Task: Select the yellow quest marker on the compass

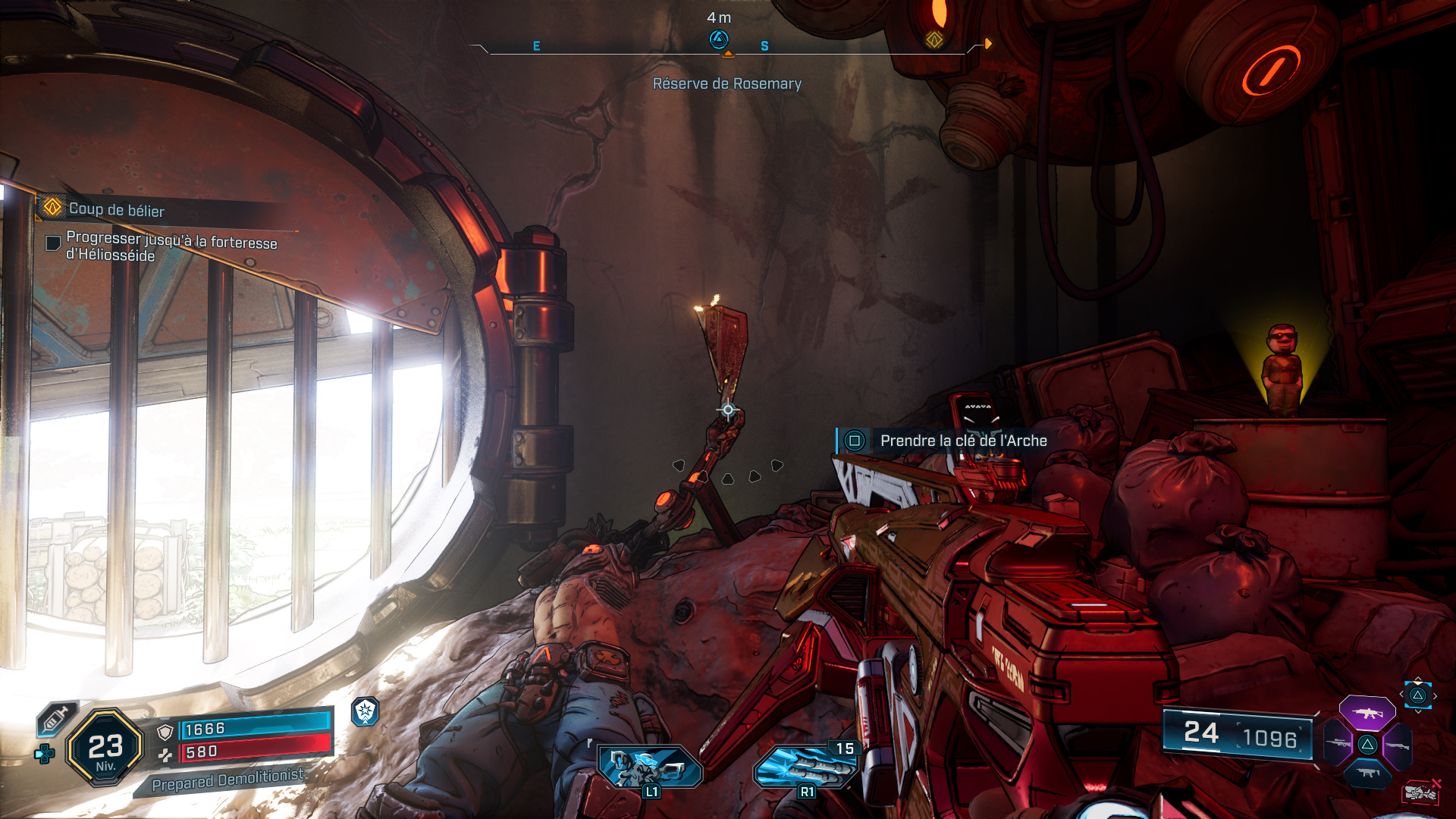Action: coord(934,39)
